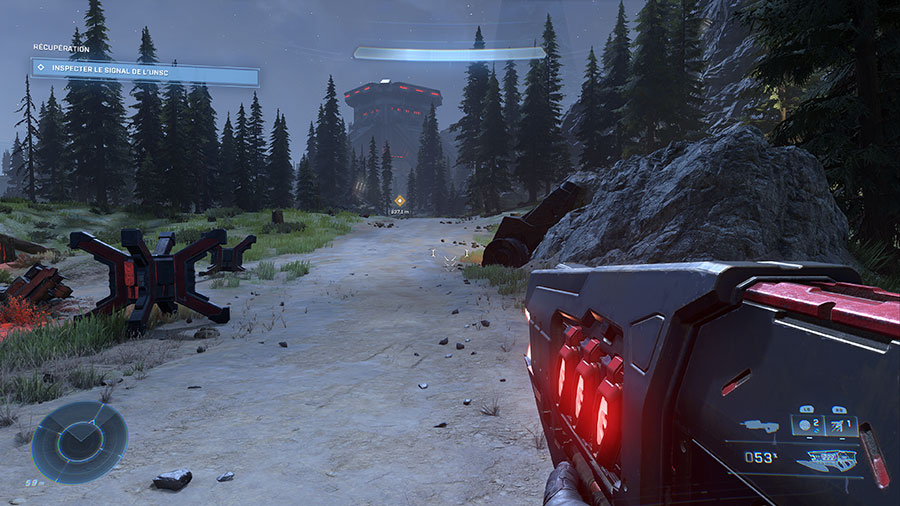Select the 'Inspecter le signal de l'UNSC' objective
This screenshot has height=506, width=900.
click(146, 68)
